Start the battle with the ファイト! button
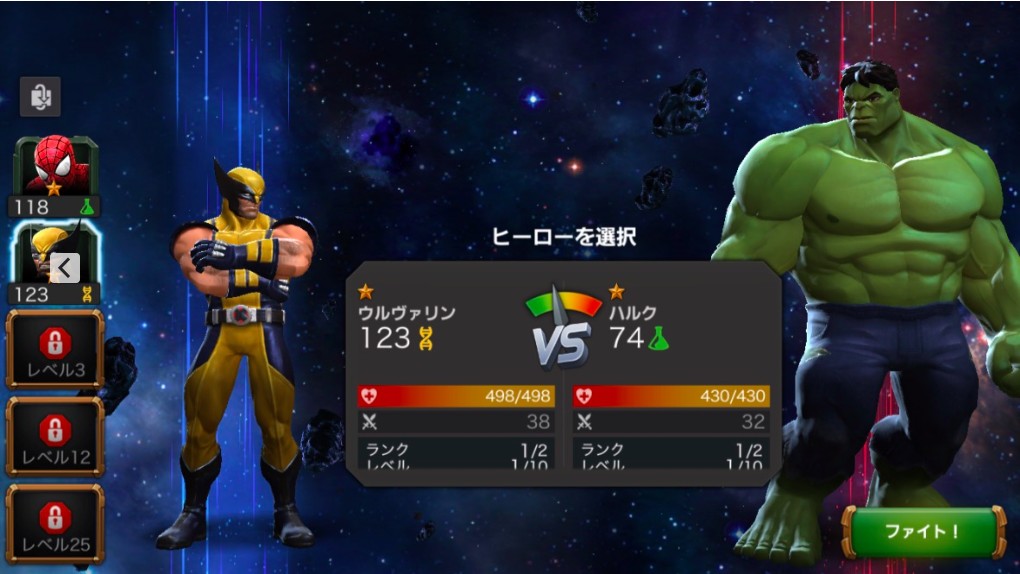Viewport: 1020px width, 574px height. (922, 531)
